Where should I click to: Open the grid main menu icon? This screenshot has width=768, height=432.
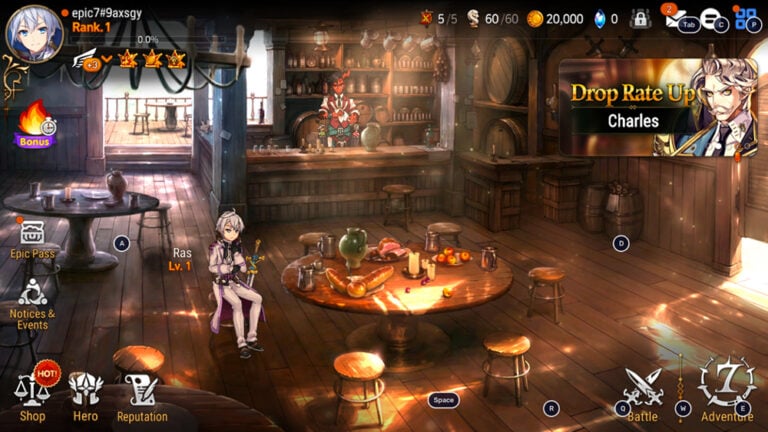(745, 17)
